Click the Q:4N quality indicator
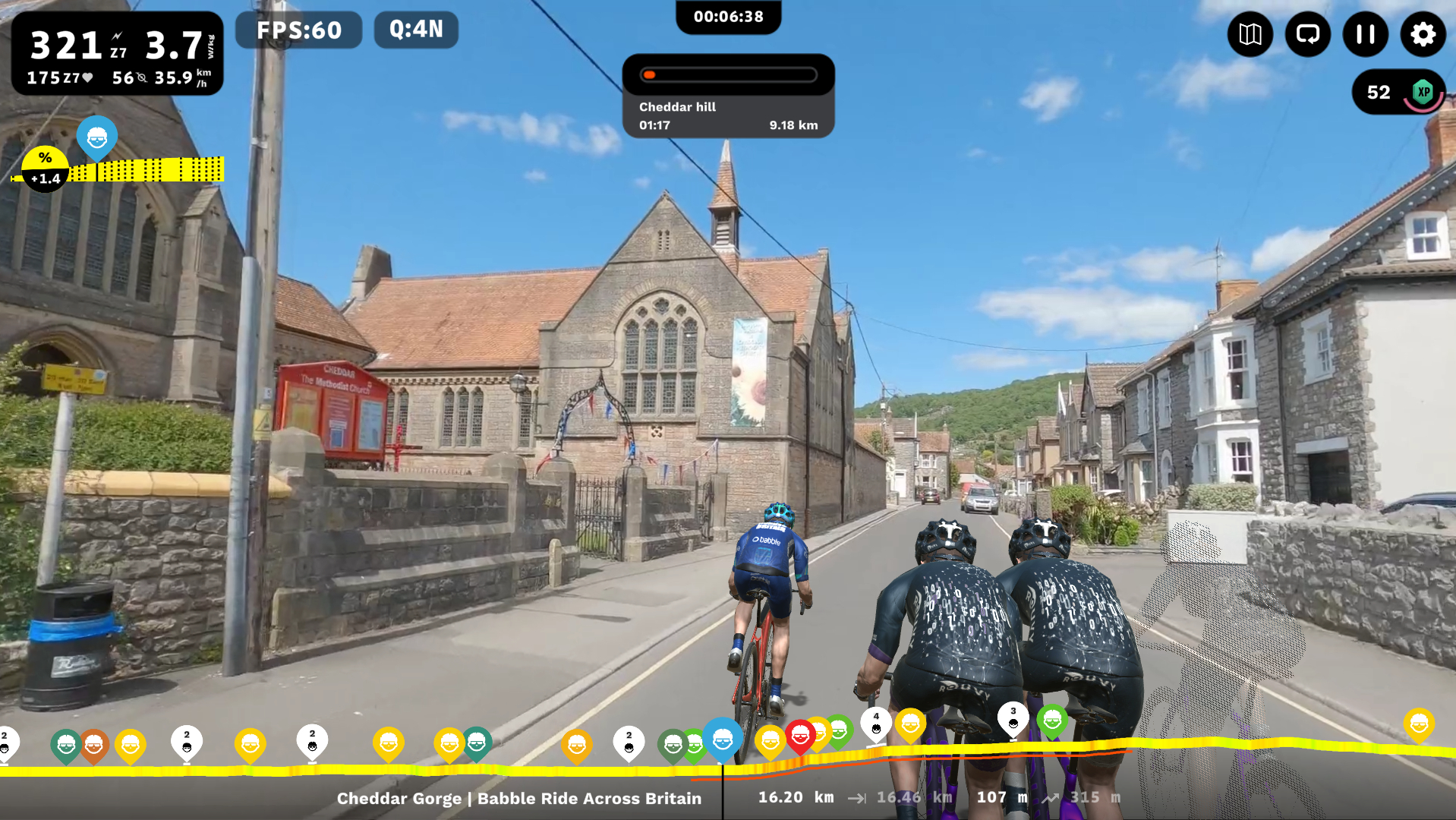1456x820 pixels. (416, 30)
